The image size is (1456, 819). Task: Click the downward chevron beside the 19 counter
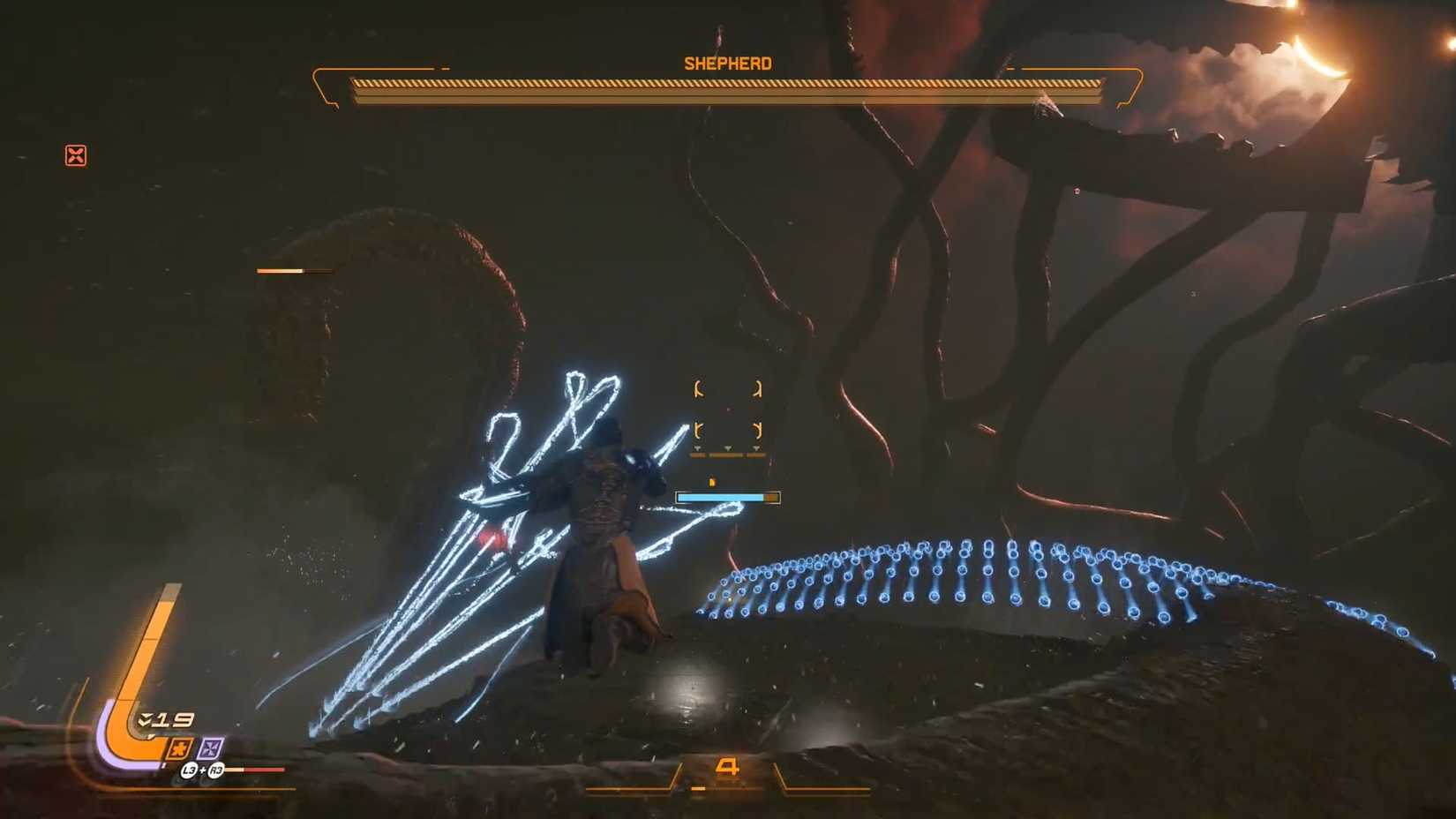[143, 719]
